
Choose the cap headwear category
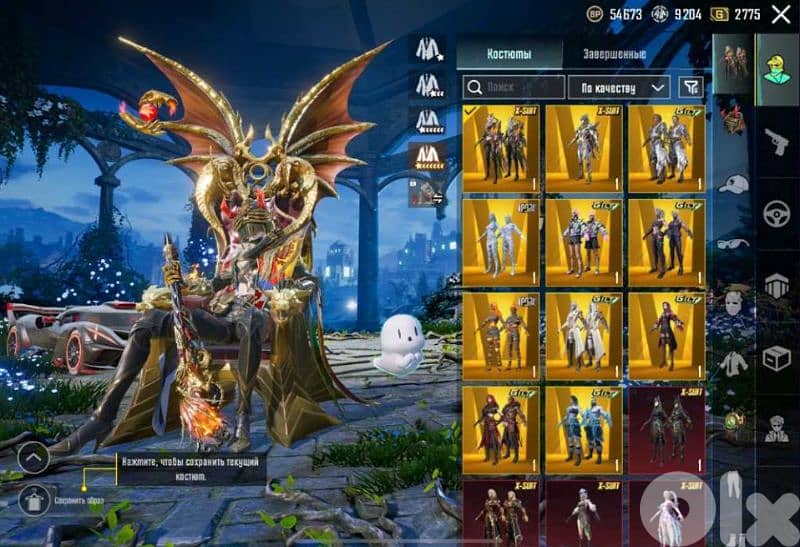tap(733, 184)
